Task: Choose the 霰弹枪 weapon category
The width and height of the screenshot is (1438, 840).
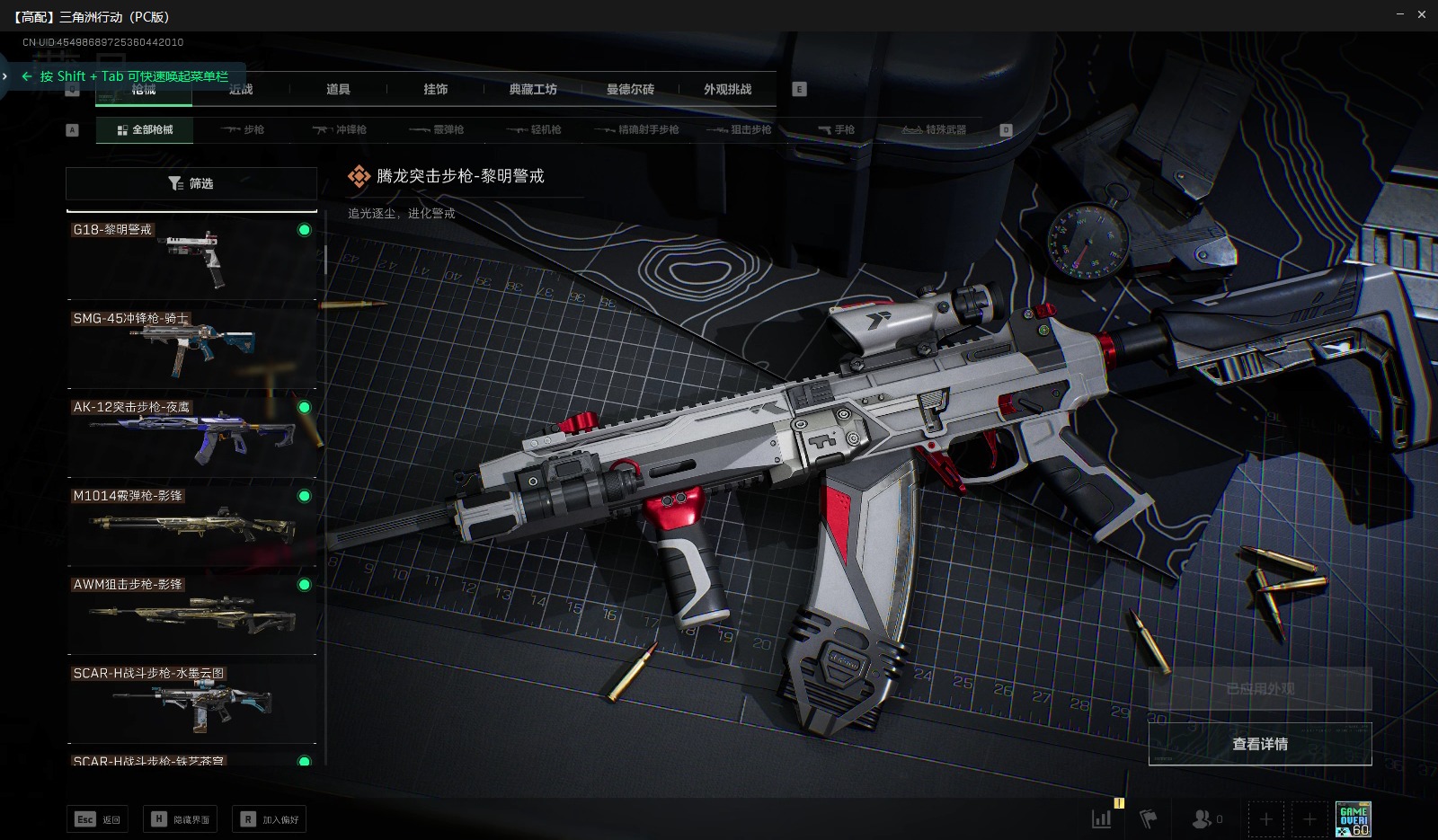Action: (437, 130)
